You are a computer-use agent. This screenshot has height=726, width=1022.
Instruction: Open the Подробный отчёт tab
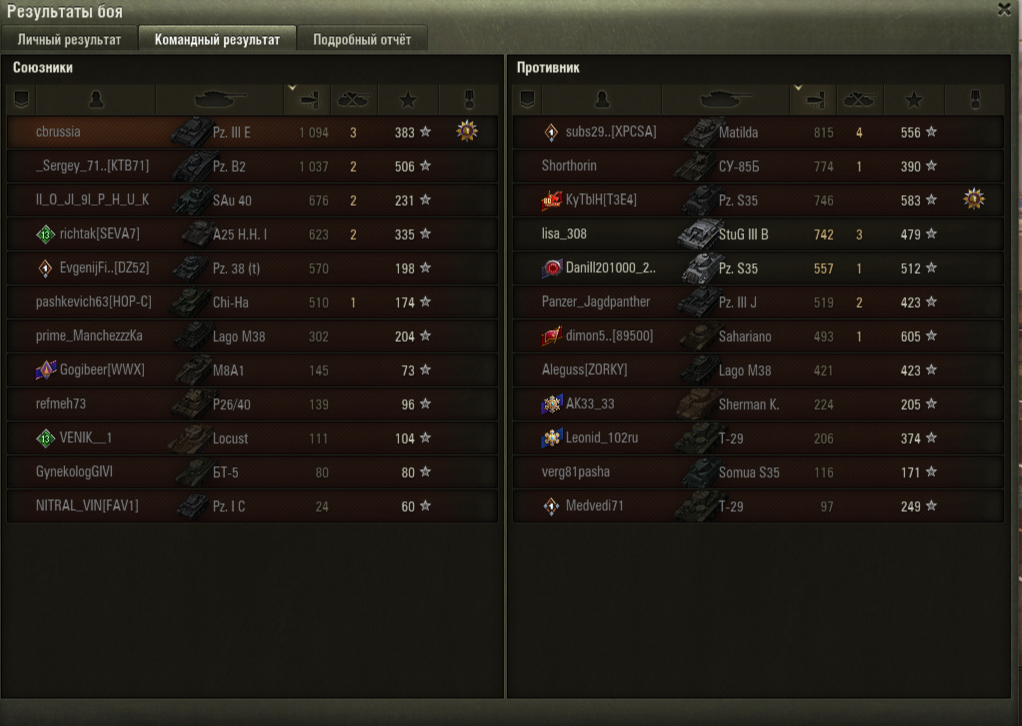pos(362,40)
